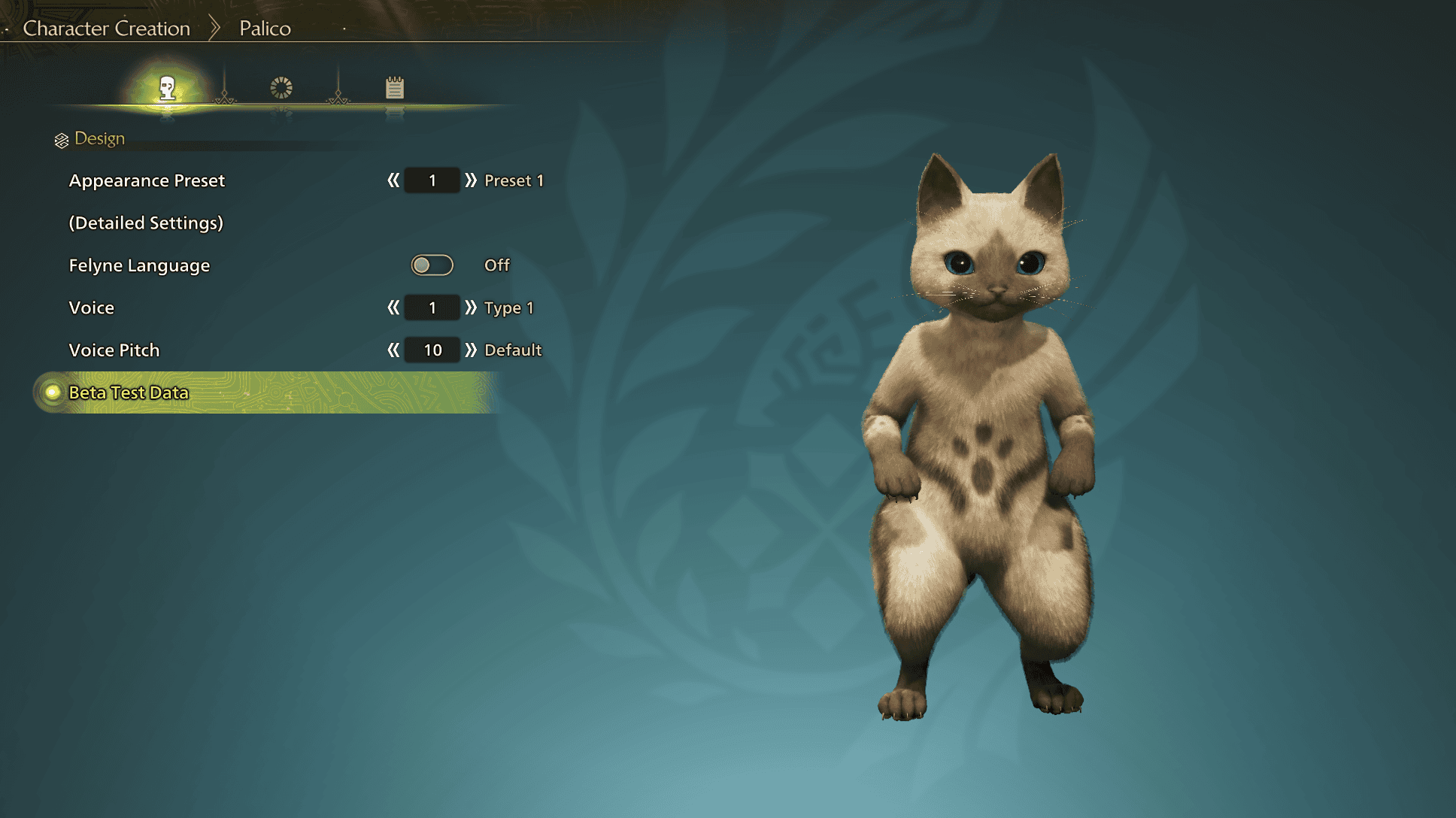This screenshot has height=818, width=1456.
Task: Advance Appearance Preset to the next option
Action: 471,180
